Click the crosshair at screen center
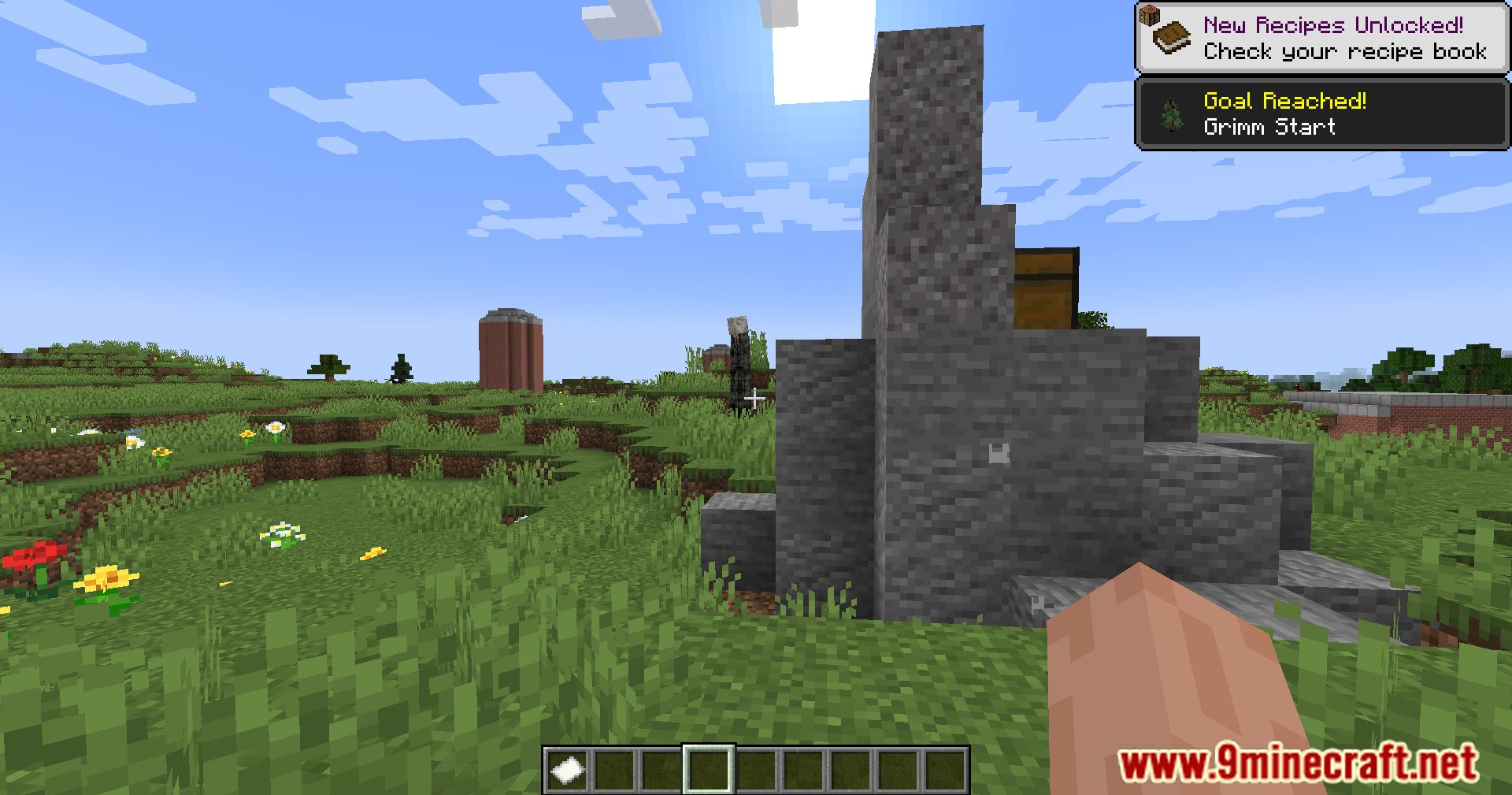 [x=756, y=397]
